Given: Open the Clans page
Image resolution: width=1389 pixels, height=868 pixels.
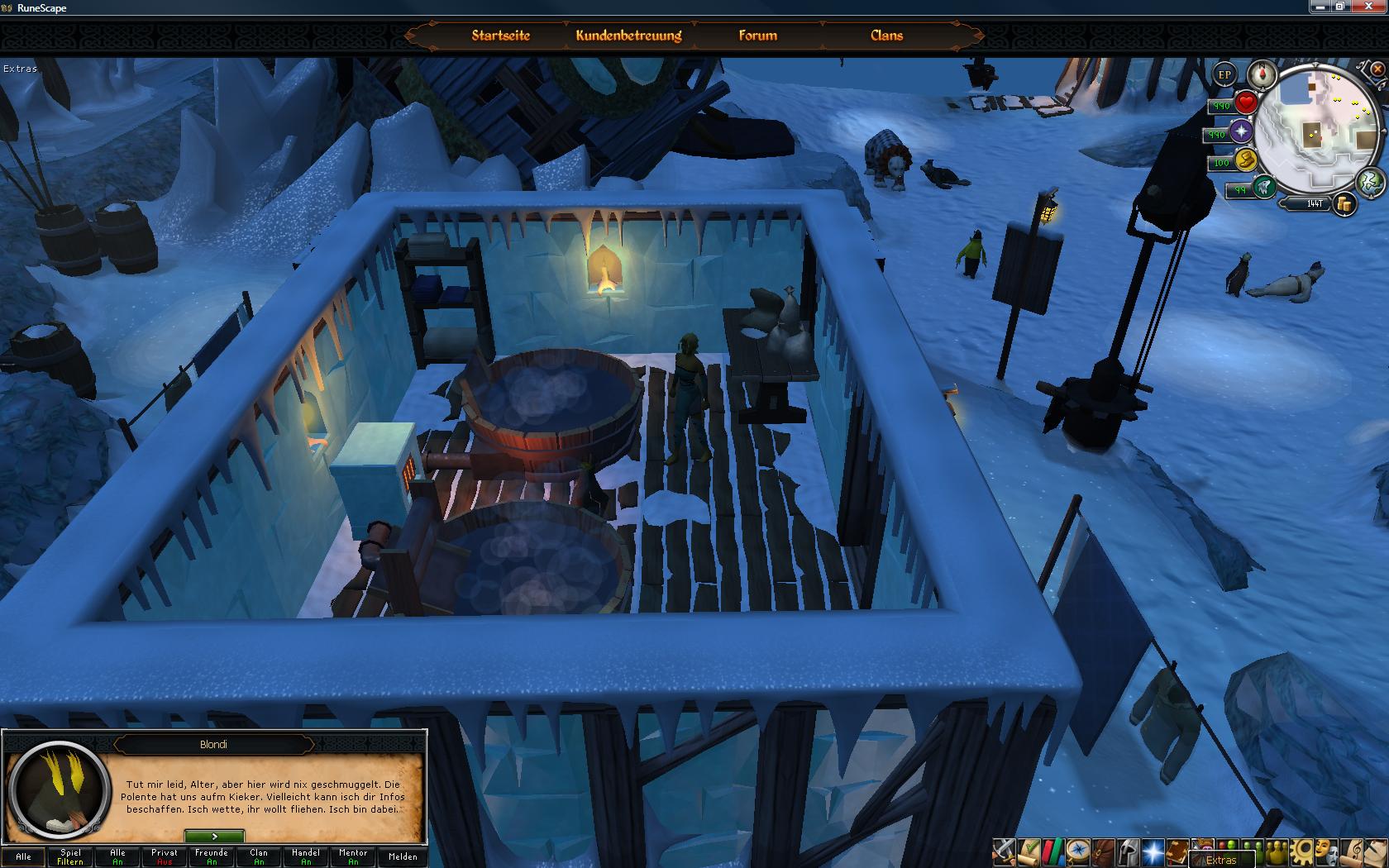Looking at the screenshot, I should point(886,36).
